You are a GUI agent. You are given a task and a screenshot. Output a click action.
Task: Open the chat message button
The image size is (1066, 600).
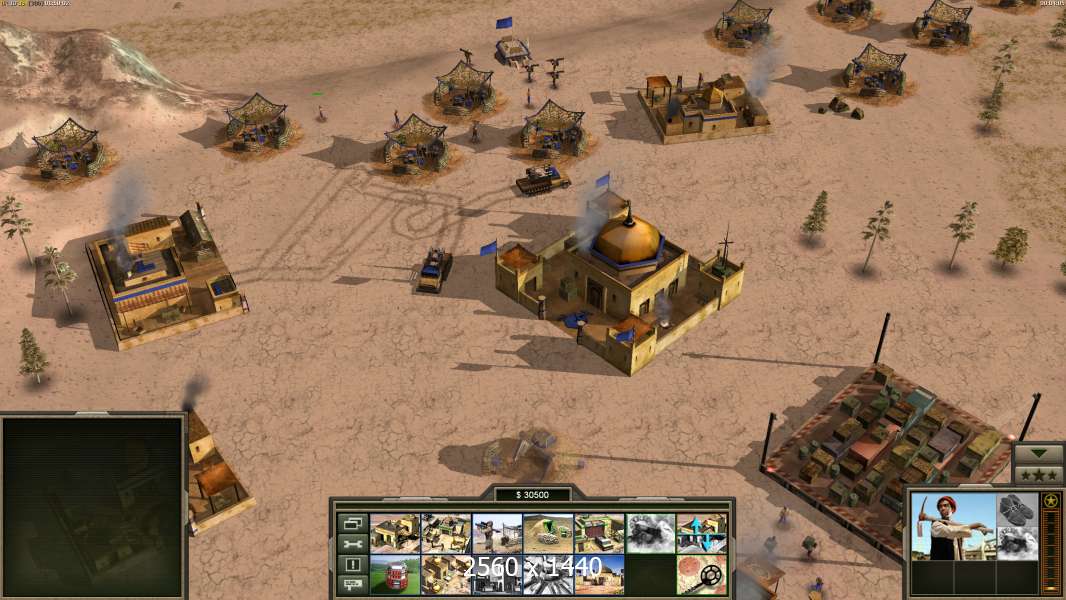(352, 585)
